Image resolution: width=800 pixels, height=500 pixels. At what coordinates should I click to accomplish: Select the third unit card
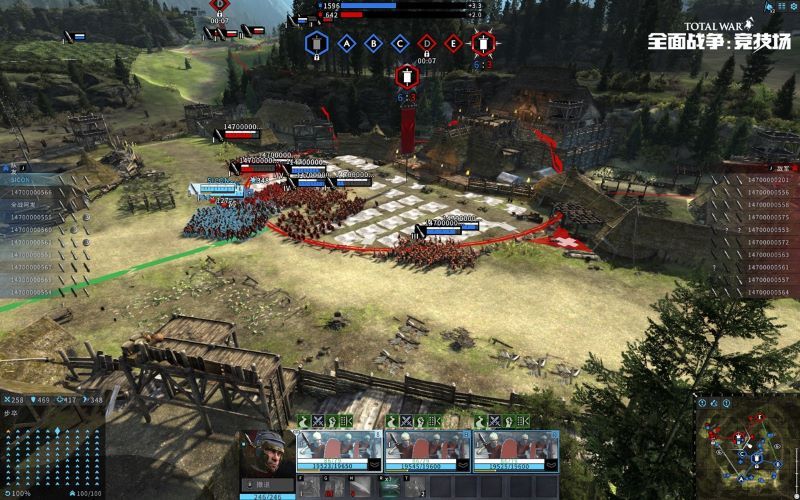(x=515, y=448)
